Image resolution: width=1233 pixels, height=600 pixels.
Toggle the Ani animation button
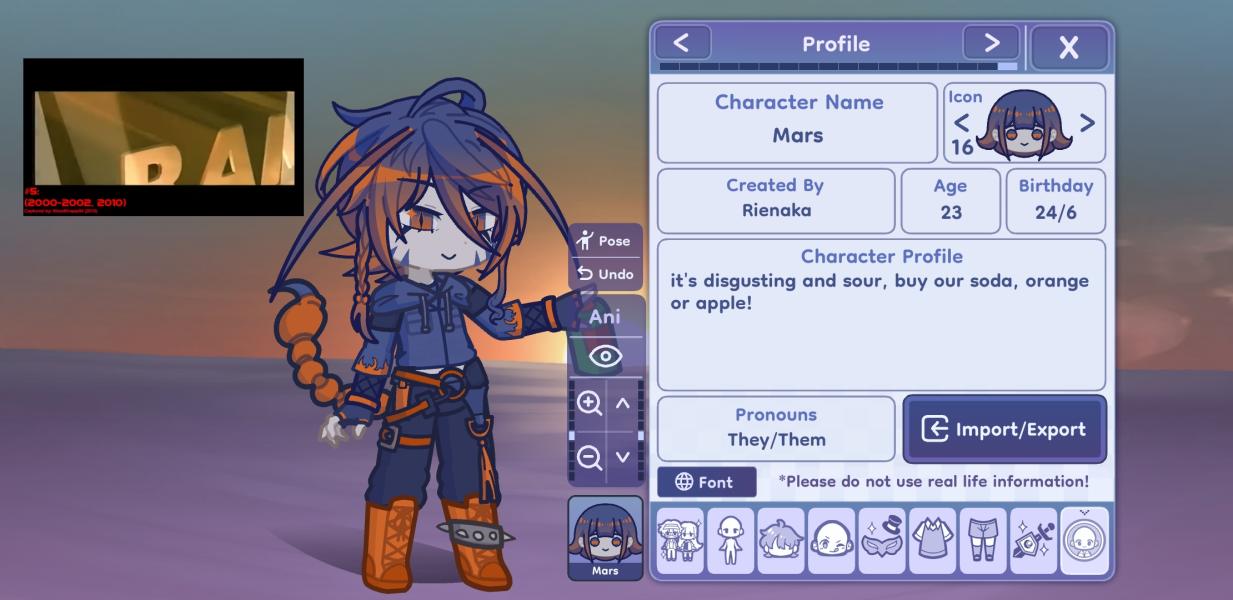605,317
